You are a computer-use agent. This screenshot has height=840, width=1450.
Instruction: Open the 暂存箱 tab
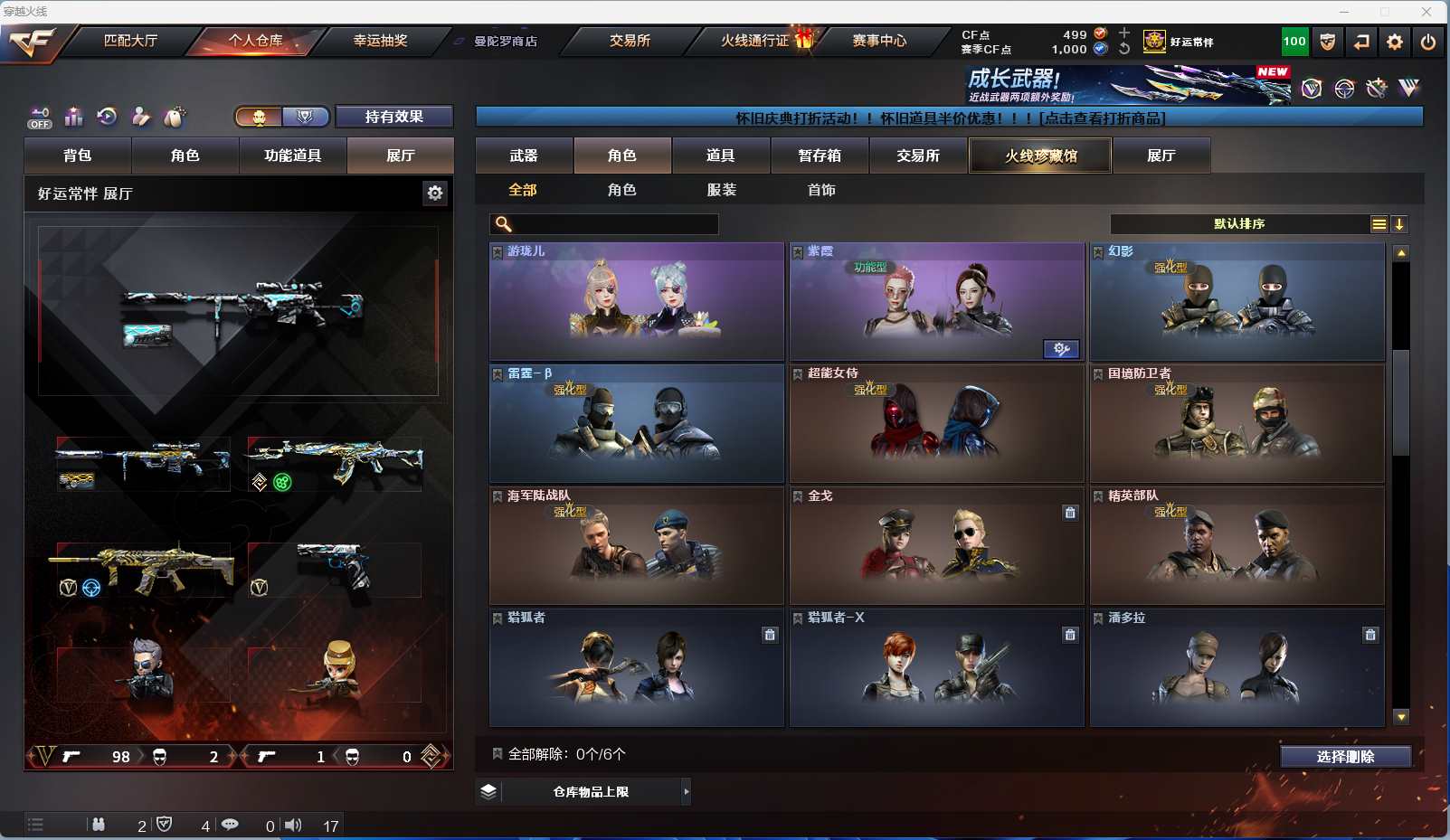click(x=820, y=156)
